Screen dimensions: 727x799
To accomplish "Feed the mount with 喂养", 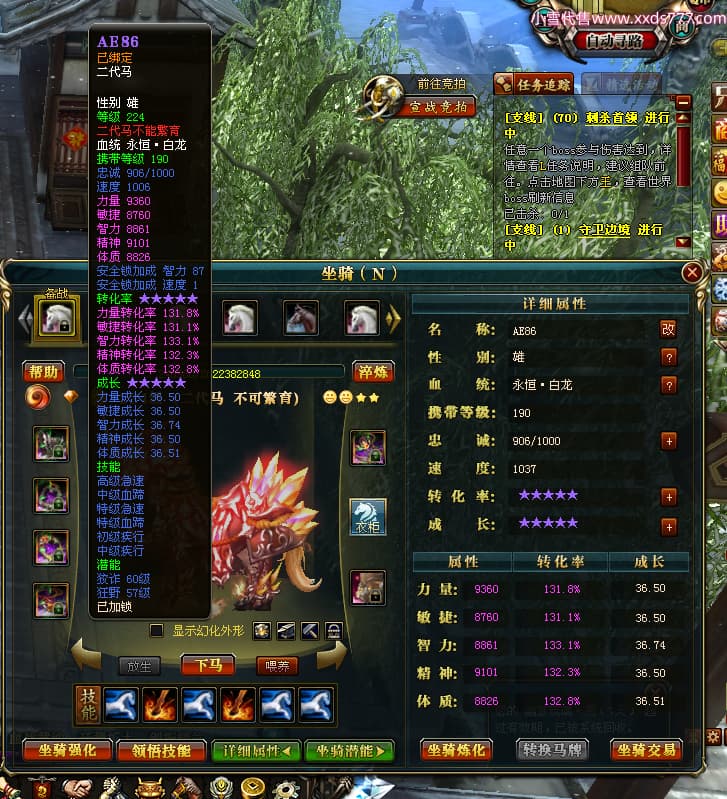I will (x=276, y=665).
